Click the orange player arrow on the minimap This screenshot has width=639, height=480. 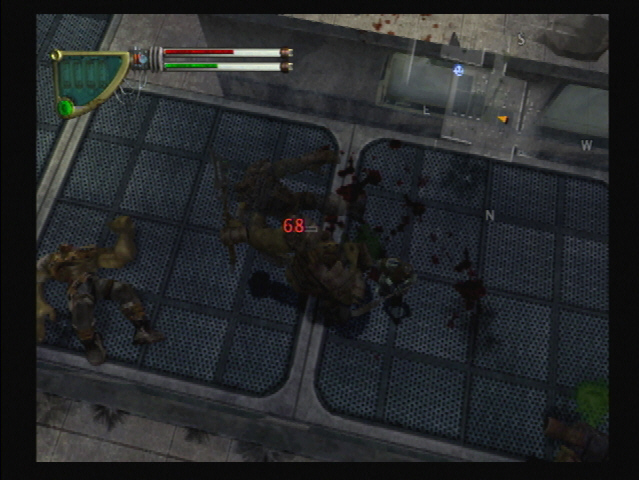[503, 120]
